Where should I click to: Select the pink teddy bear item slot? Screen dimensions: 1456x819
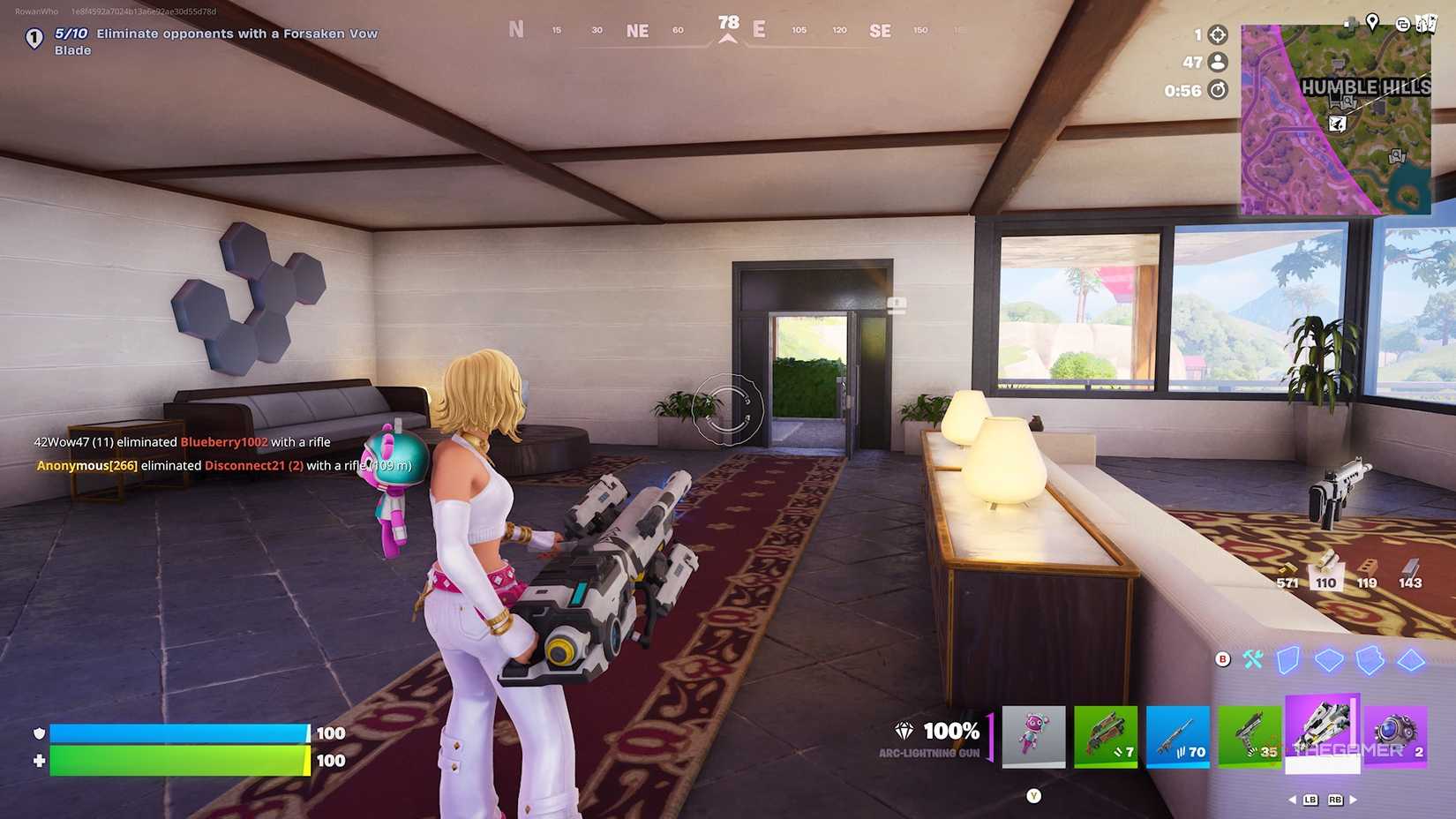click(x=1034, y=739)
